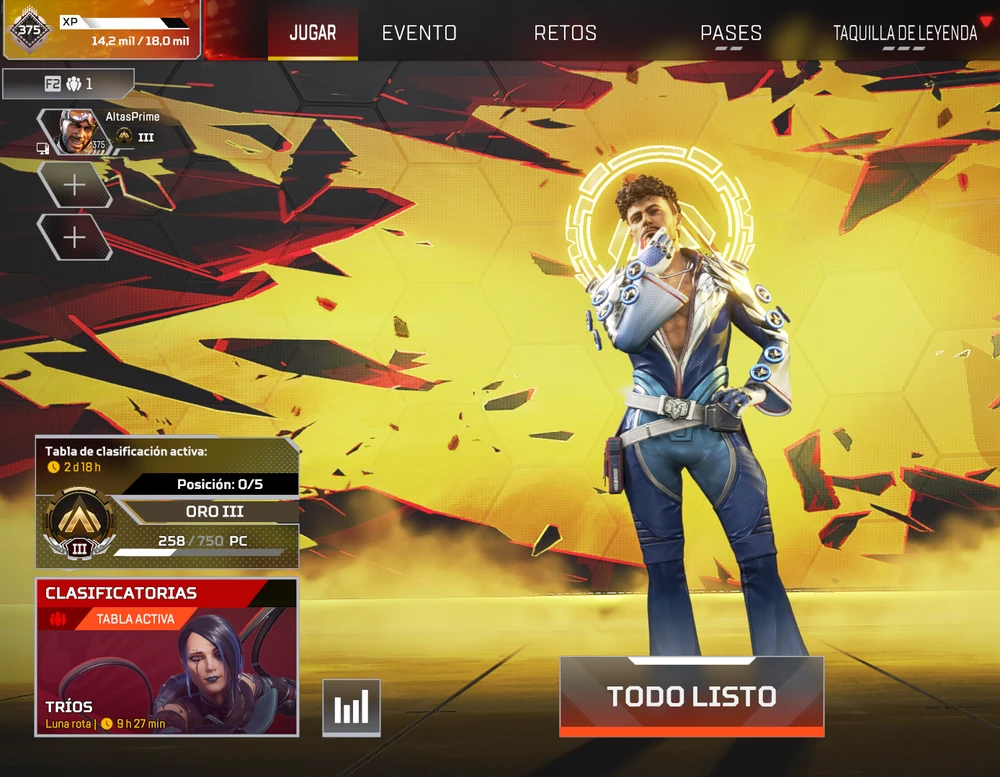Viewport: 1000px width, 777px height.
Task: Select the AltasPrime player card
Action: [100, 131]
